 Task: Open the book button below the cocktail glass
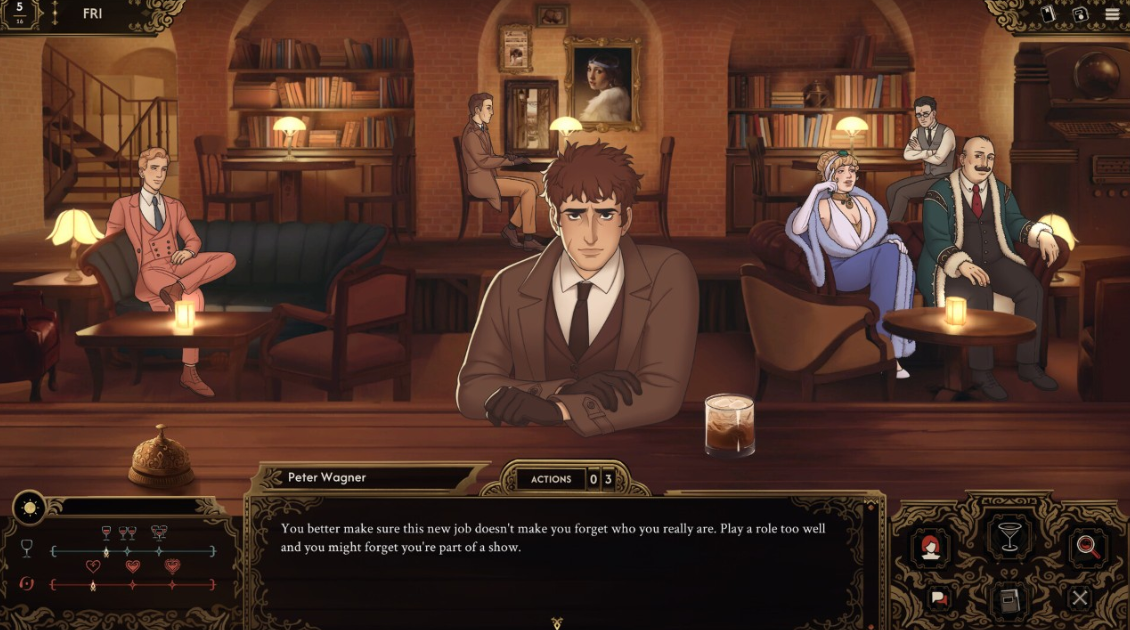(x=1008, y=599)
